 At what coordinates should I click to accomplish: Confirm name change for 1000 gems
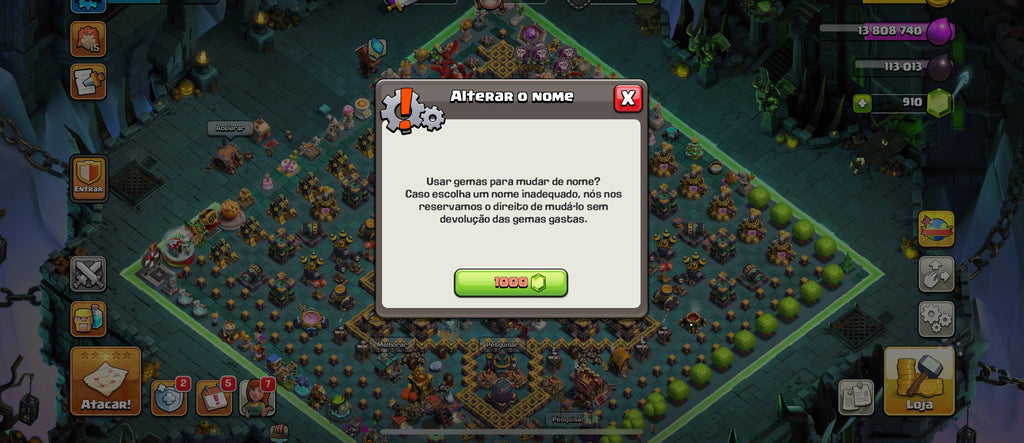point(511,283)
